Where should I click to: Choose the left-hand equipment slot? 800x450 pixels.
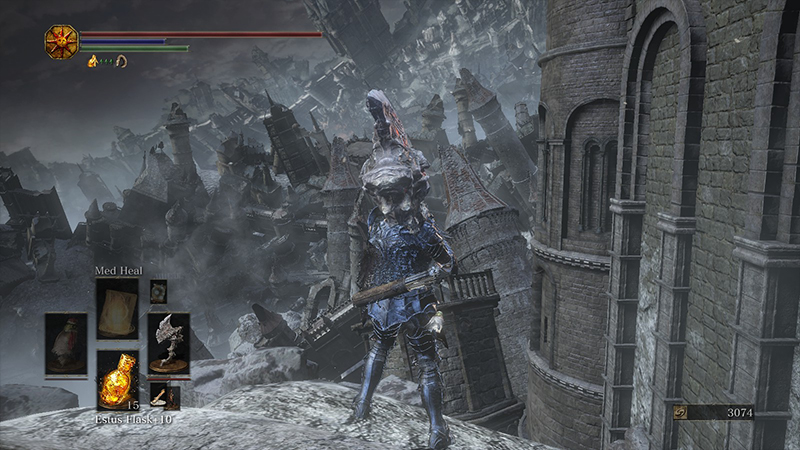tap(66, 343)
